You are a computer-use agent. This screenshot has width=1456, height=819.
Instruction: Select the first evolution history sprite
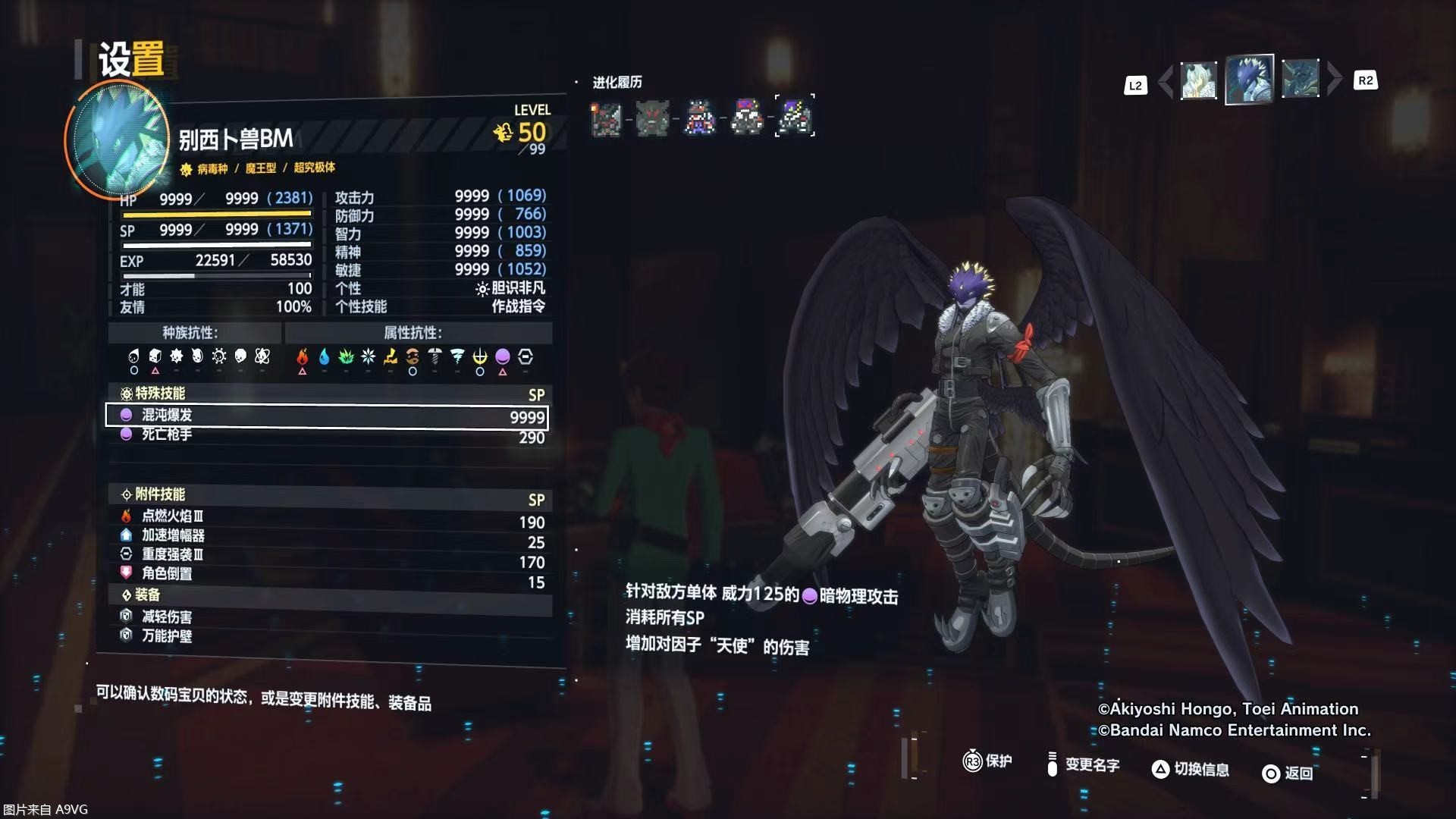click(x=606, y=118)
